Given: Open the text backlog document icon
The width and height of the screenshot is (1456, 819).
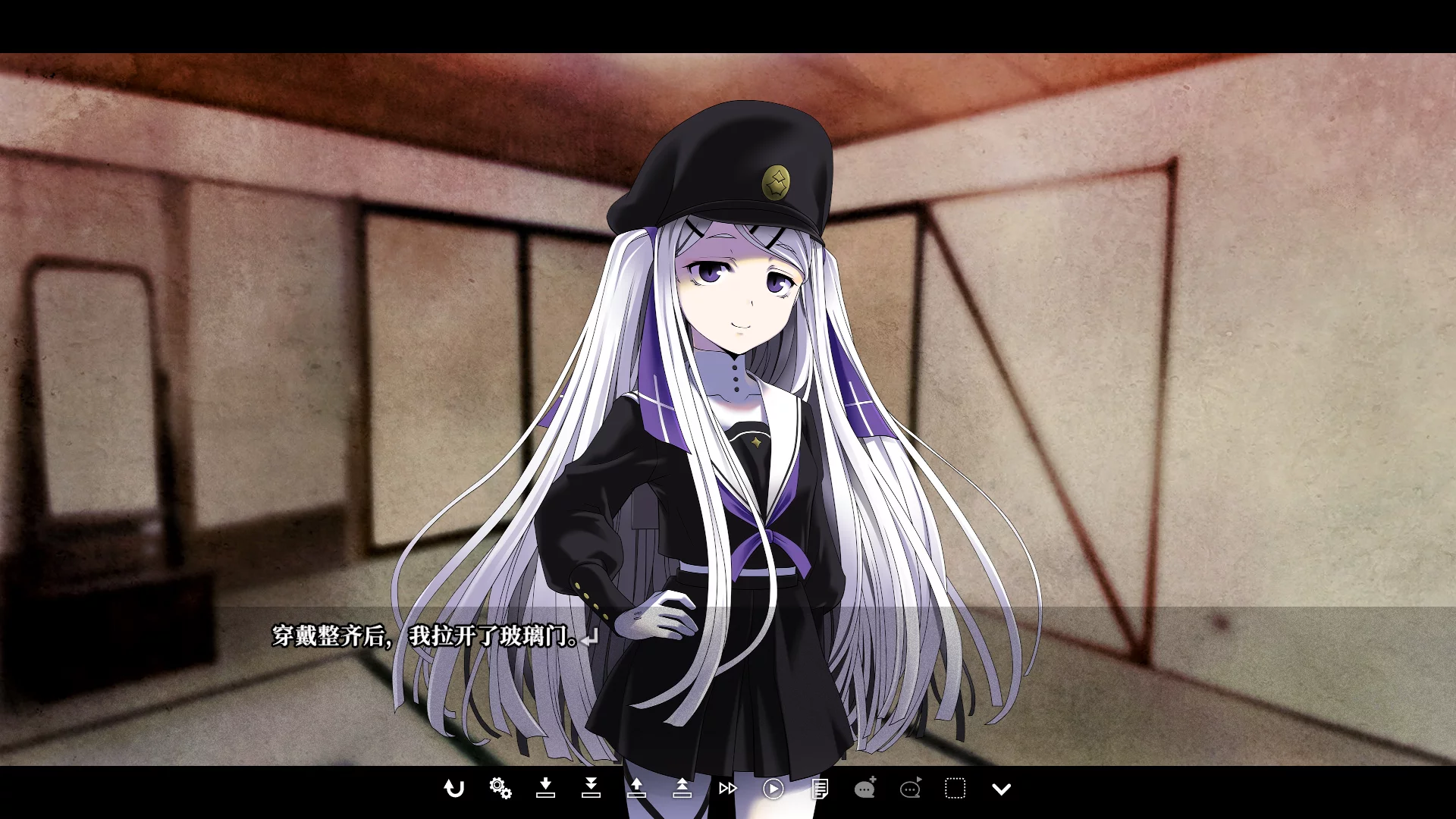Looking at the screenshot, I should coord(819,789).
